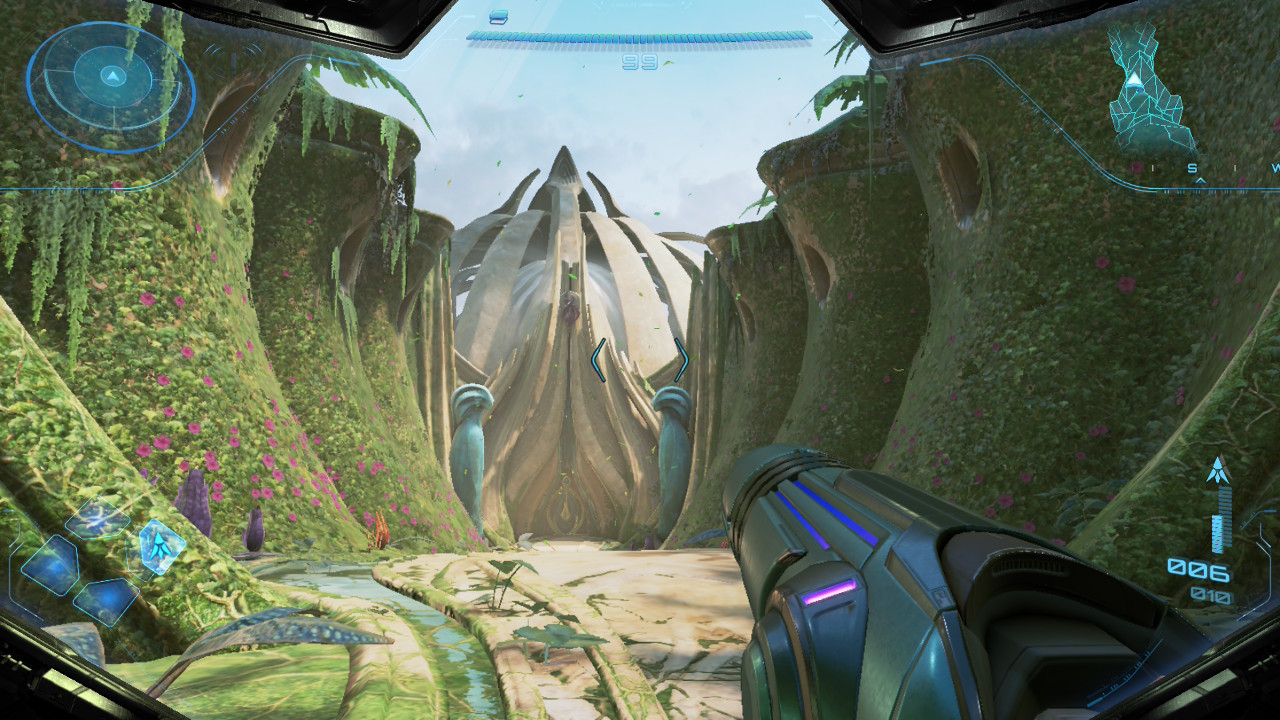The image size is (1280, 720).
Task: Click the left chevron bracket near the doorway
Action: (597, 360)
